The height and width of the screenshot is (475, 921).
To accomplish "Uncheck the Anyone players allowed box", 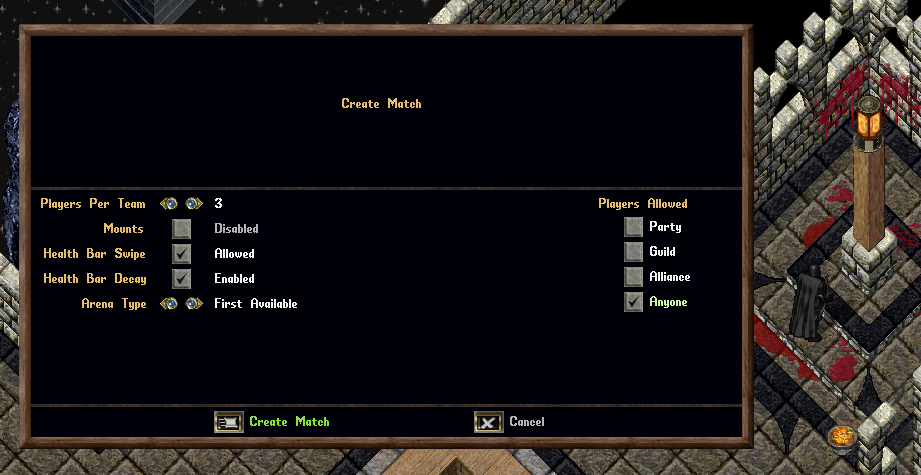I will coord(633,302).
